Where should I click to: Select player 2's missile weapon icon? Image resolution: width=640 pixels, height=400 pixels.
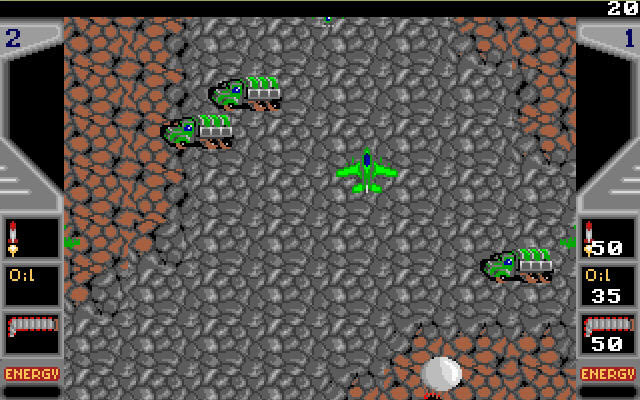(x=13, y=237)
